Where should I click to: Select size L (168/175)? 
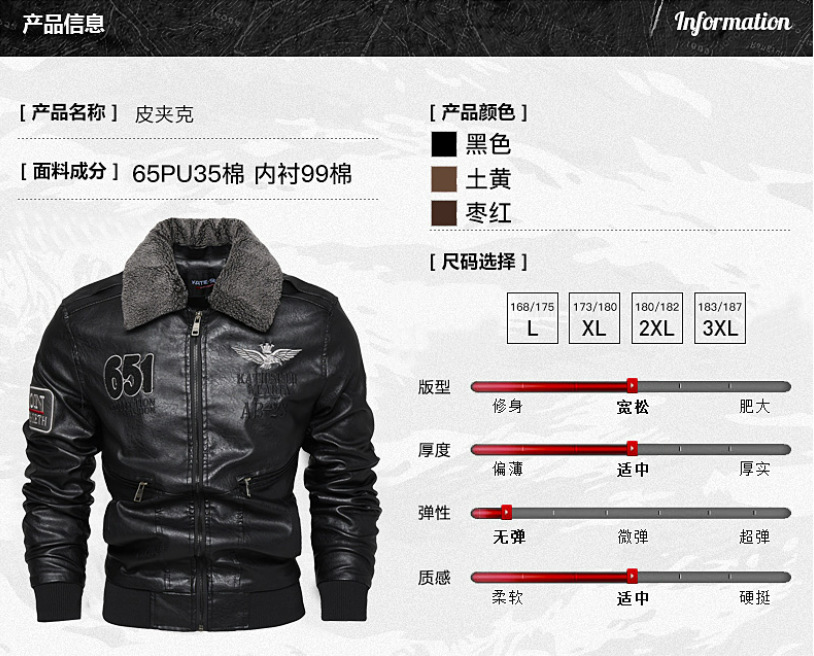532,319
